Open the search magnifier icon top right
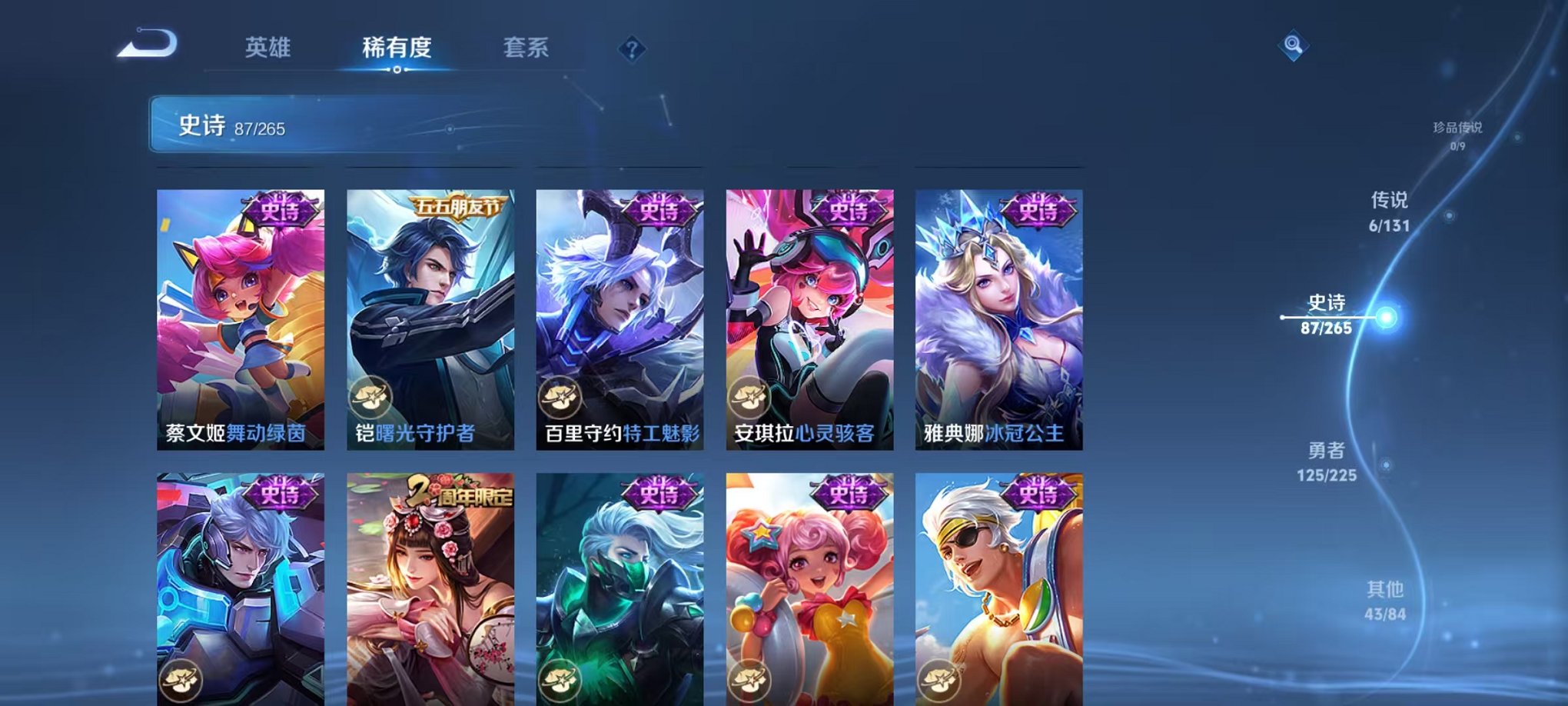Screen dimensions: 1568x706 [1294, 46]
